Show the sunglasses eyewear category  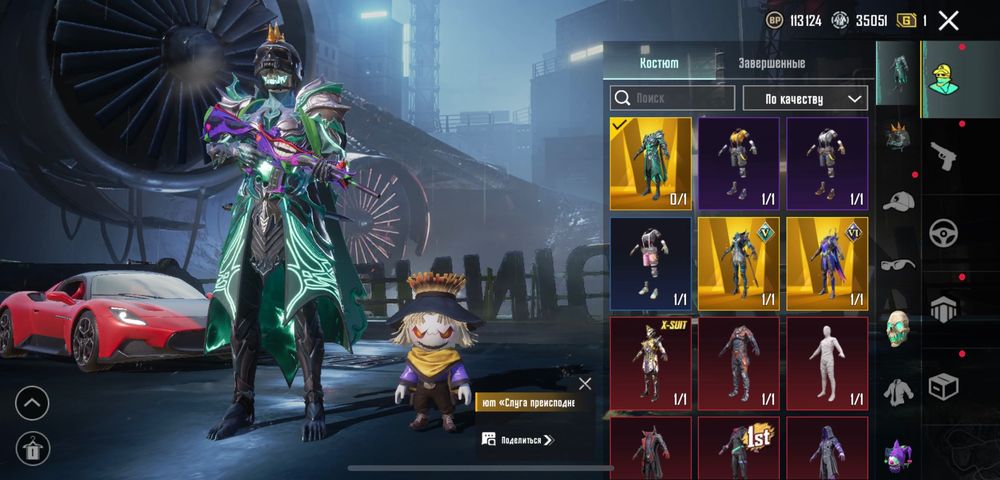(898, 265)
